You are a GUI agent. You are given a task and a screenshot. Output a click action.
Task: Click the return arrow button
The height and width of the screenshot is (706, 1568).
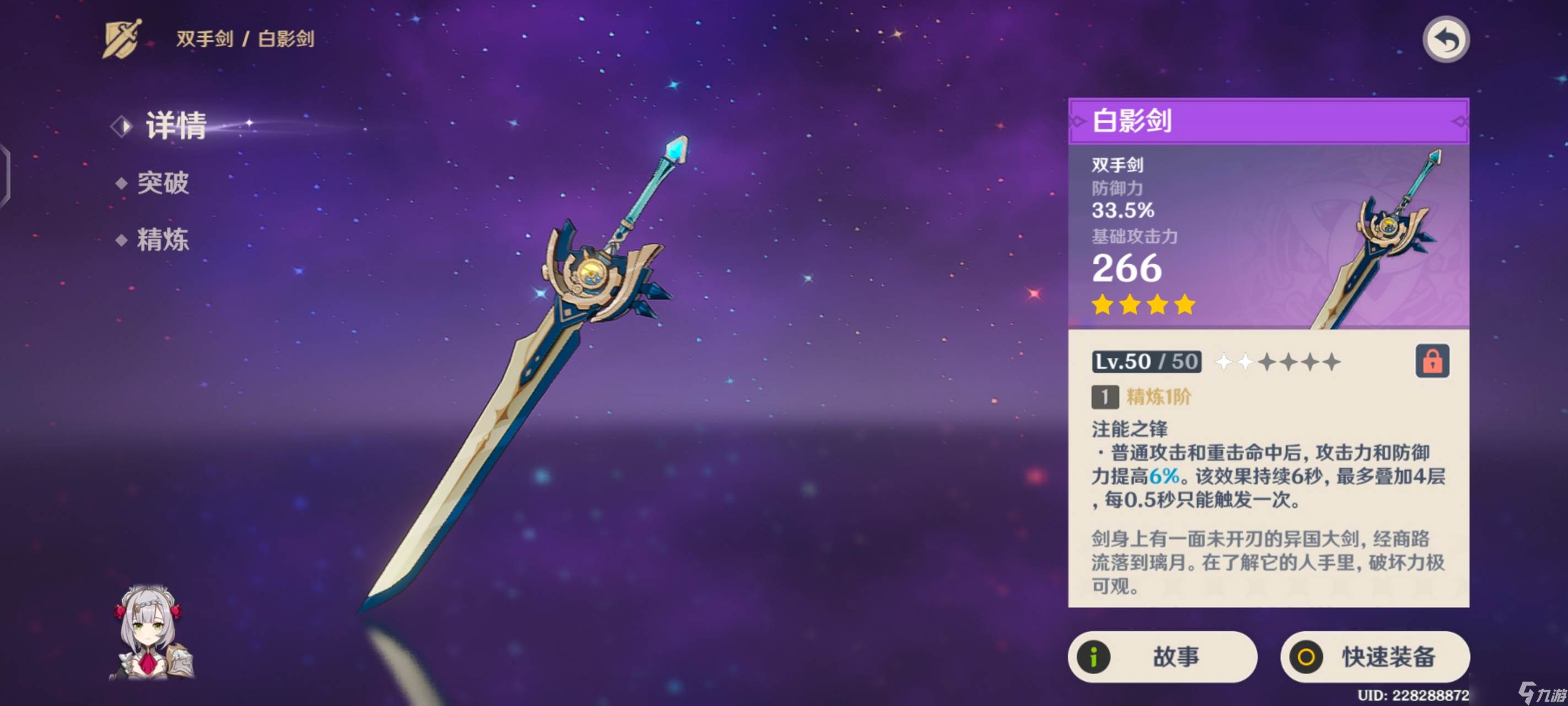1446,40
